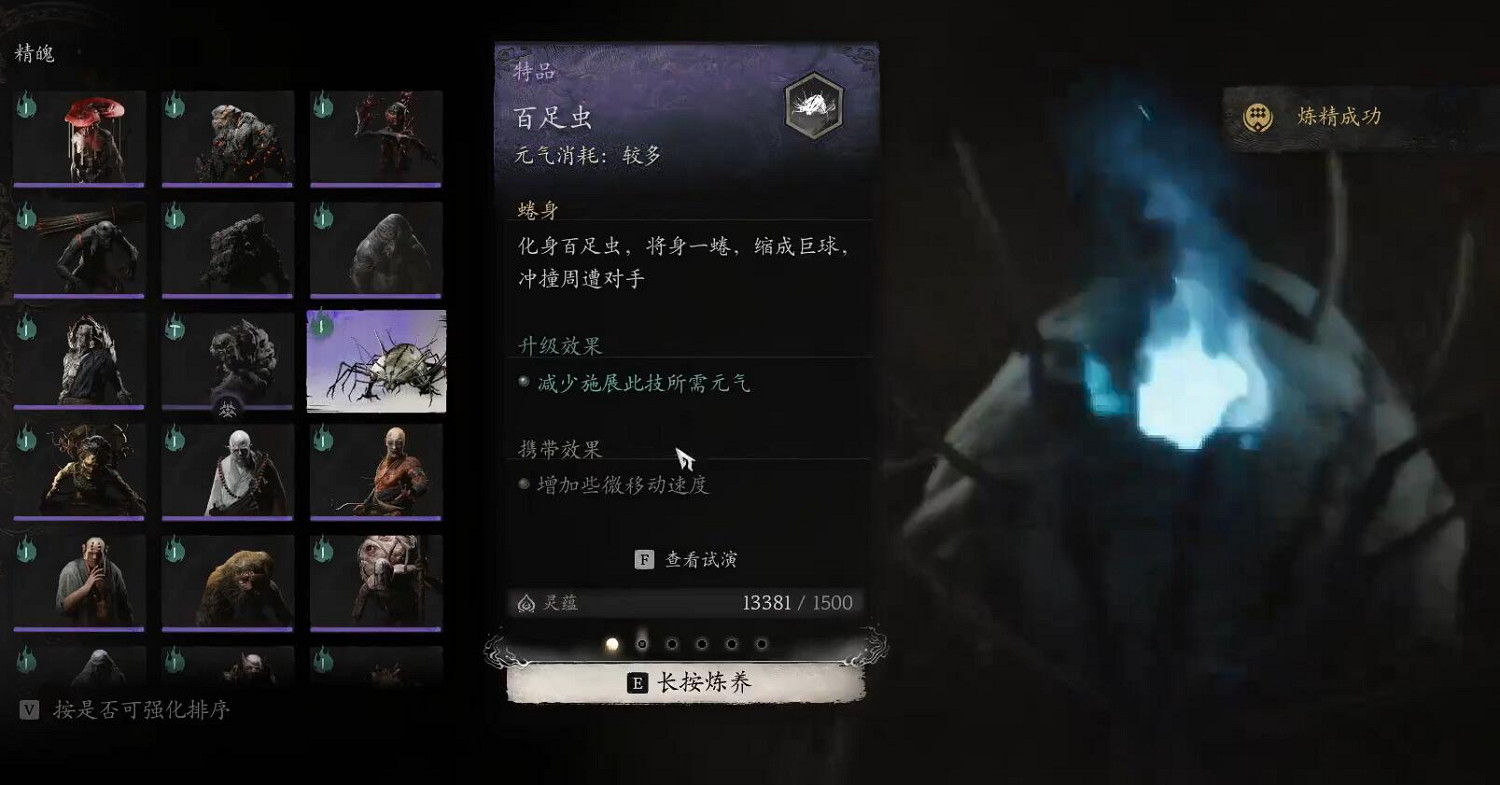Select the white centipede spirit thumbnail
This screenshot has height=785, width=1500.
click(x=376, y=363)
